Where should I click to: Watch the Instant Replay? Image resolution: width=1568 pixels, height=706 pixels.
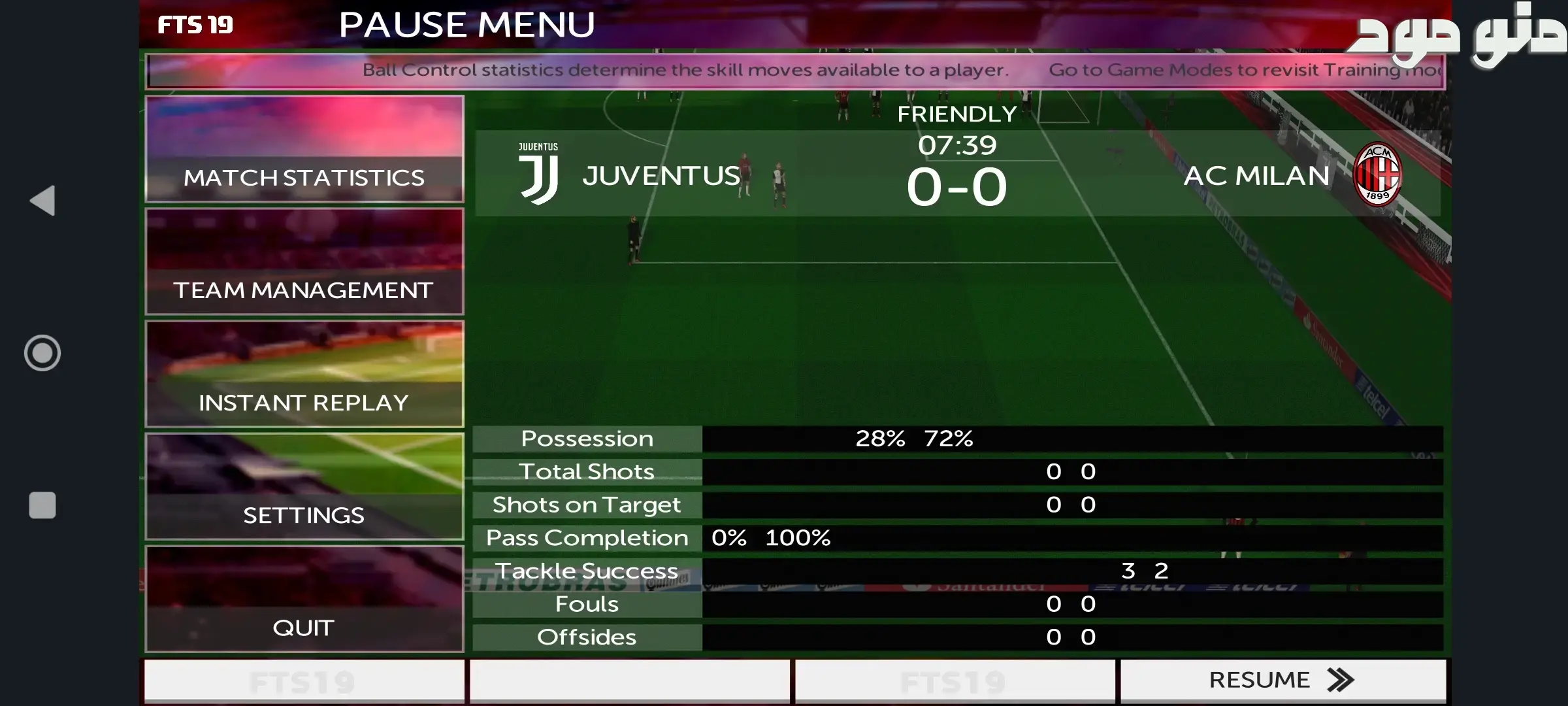[304, 374]
